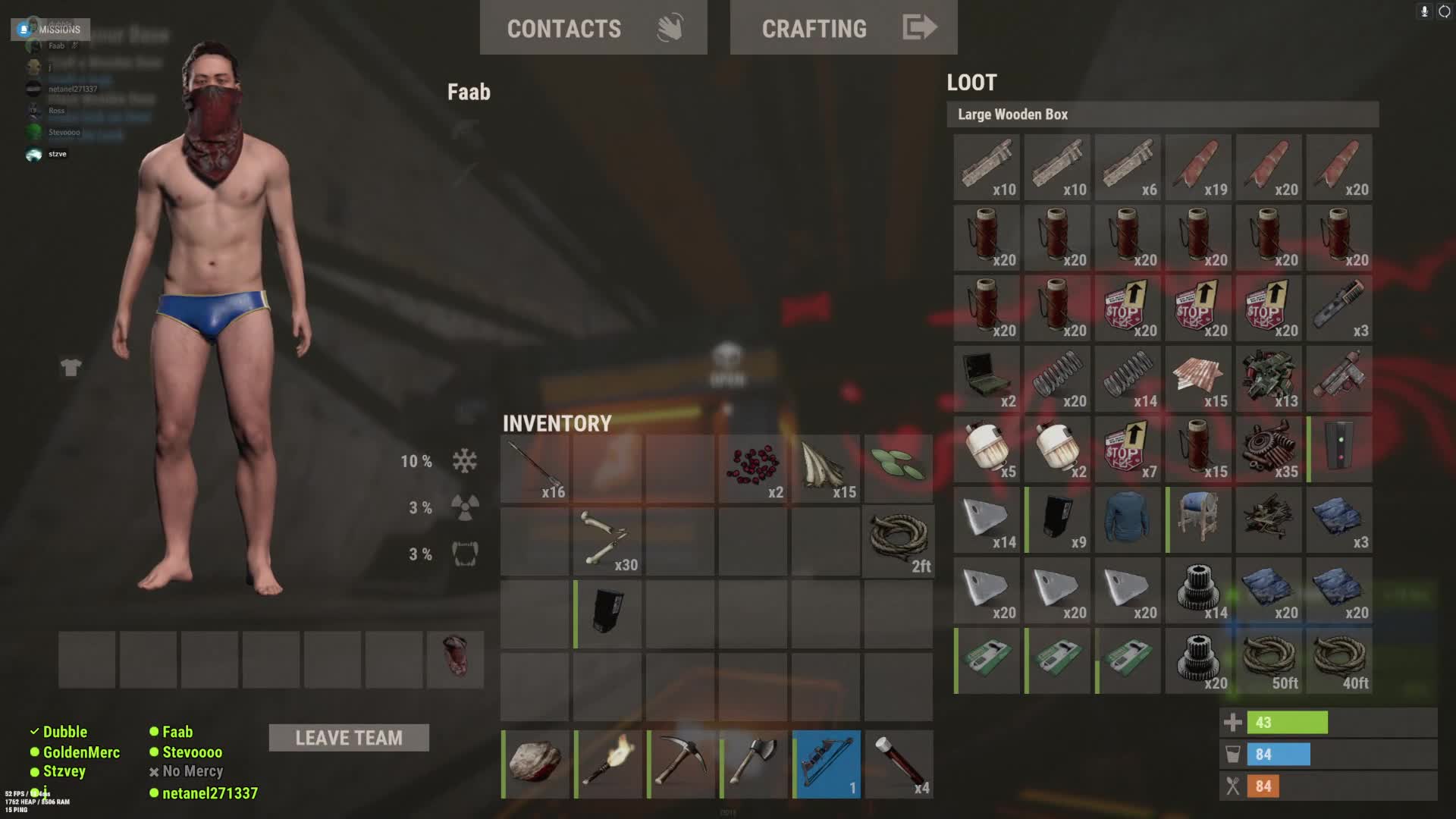Loot the road signs stack of seven

click(1128, 449)
